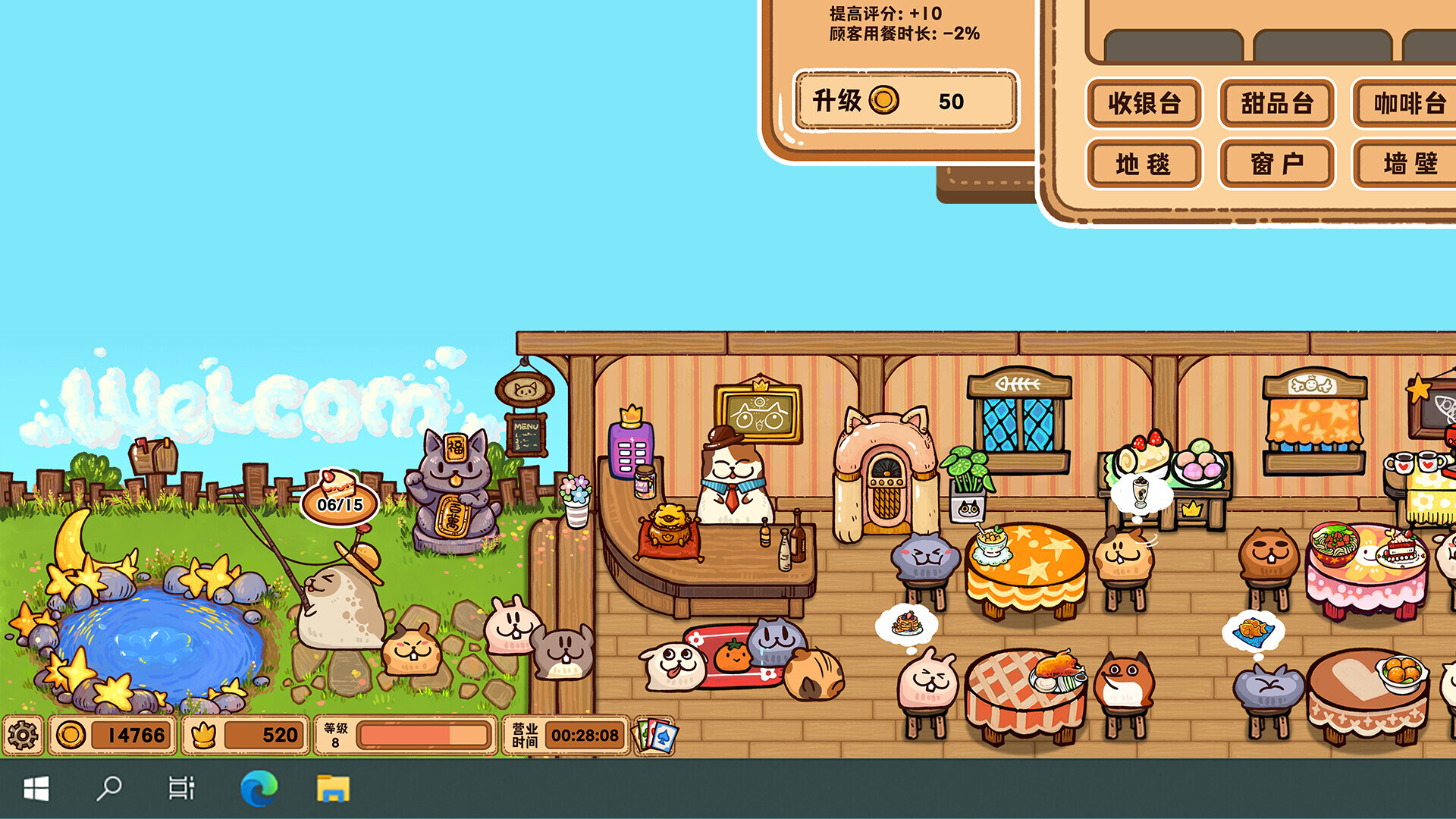Click the 墙壁 wall button
The image size is (1456, 819).
[x=1408, y=163]
